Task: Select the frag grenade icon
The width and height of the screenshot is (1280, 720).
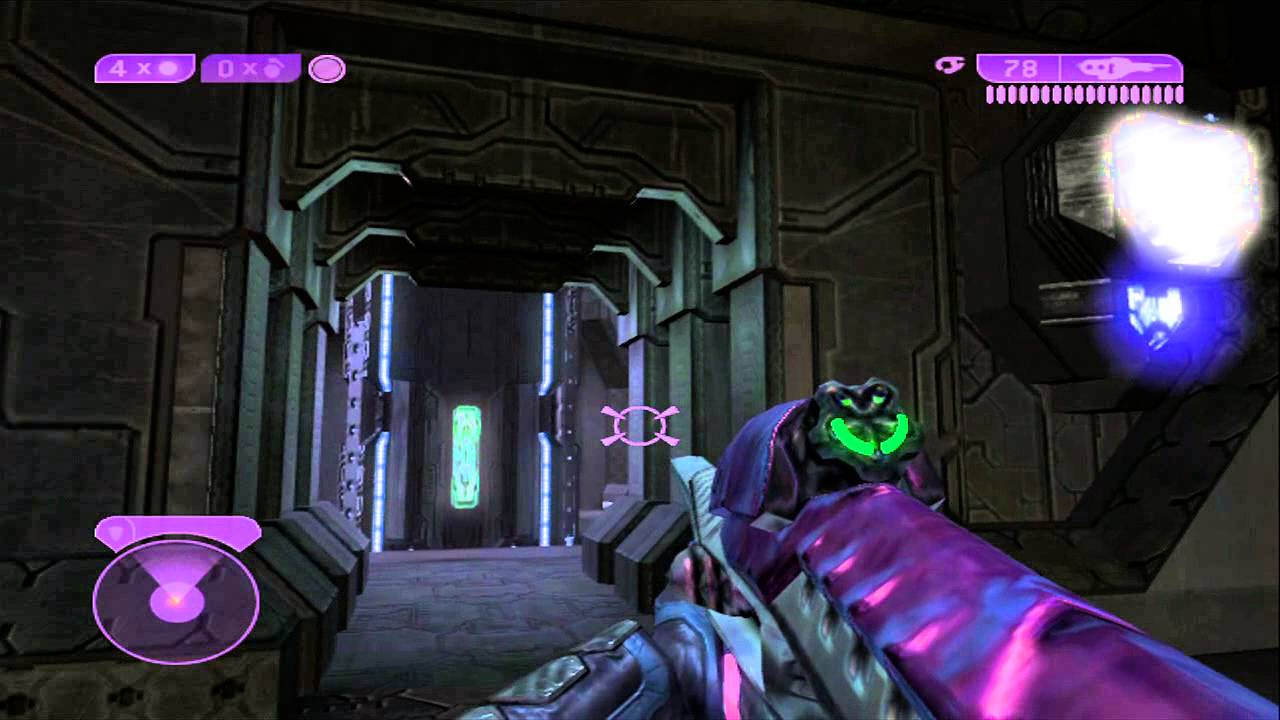Action: tap(170, 68)
